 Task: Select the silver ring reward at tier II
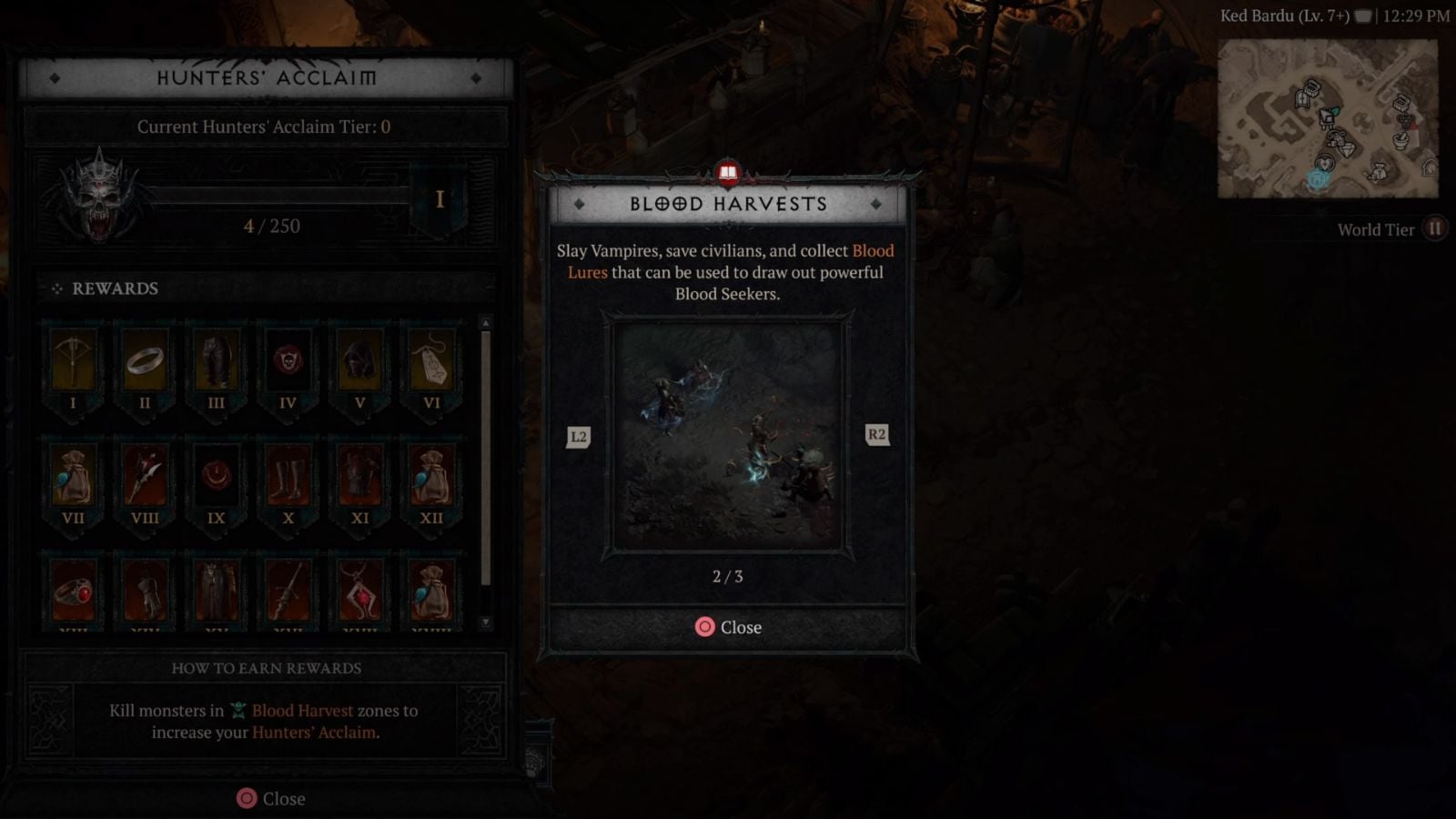(145, 362)
